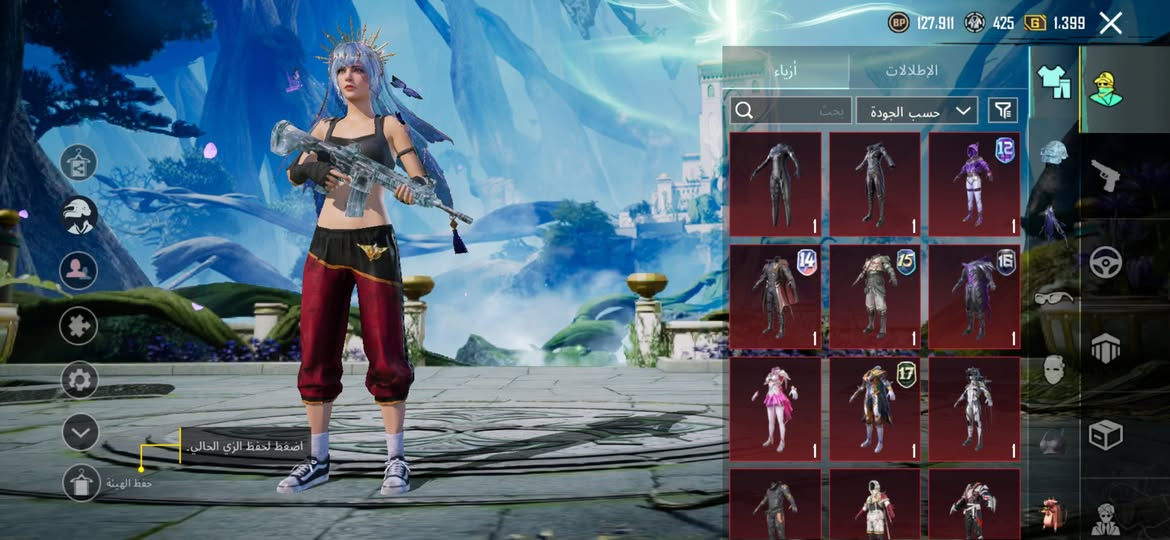
Task: Select the helmet subcategory icon
Action: (1054, 152)
